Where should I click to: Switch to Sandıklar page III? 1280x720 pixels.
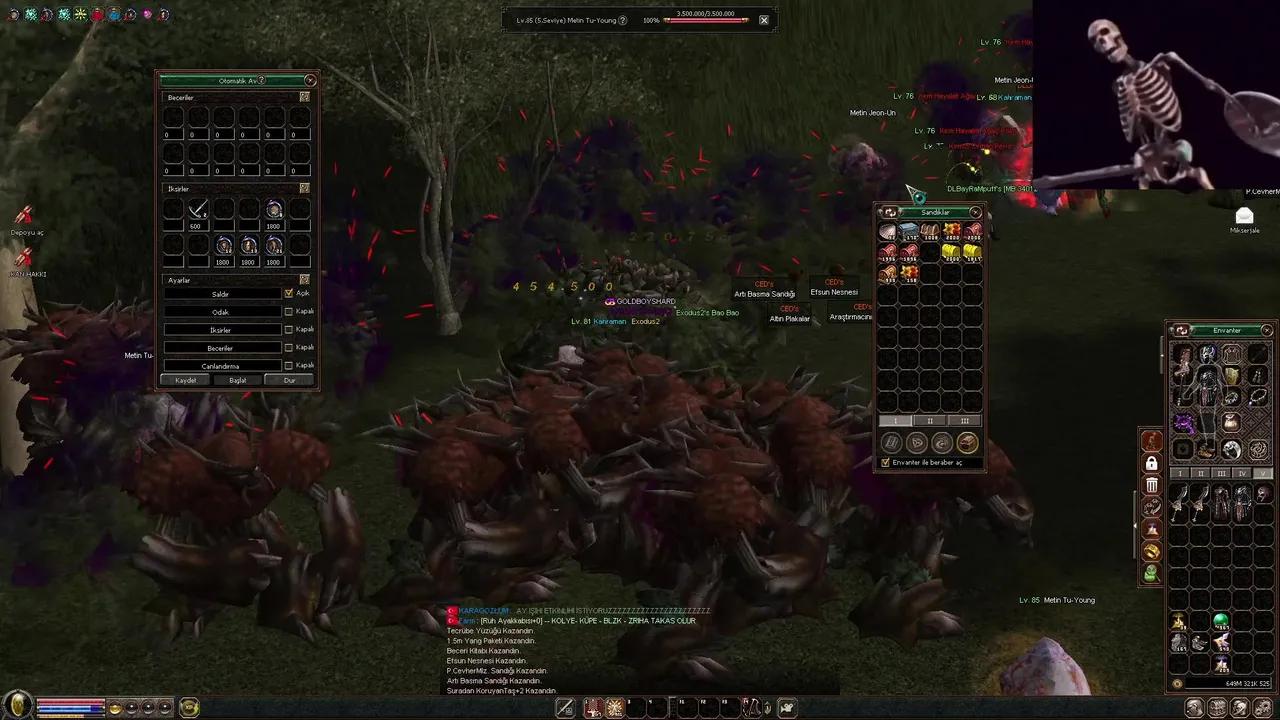click(965, 421)
